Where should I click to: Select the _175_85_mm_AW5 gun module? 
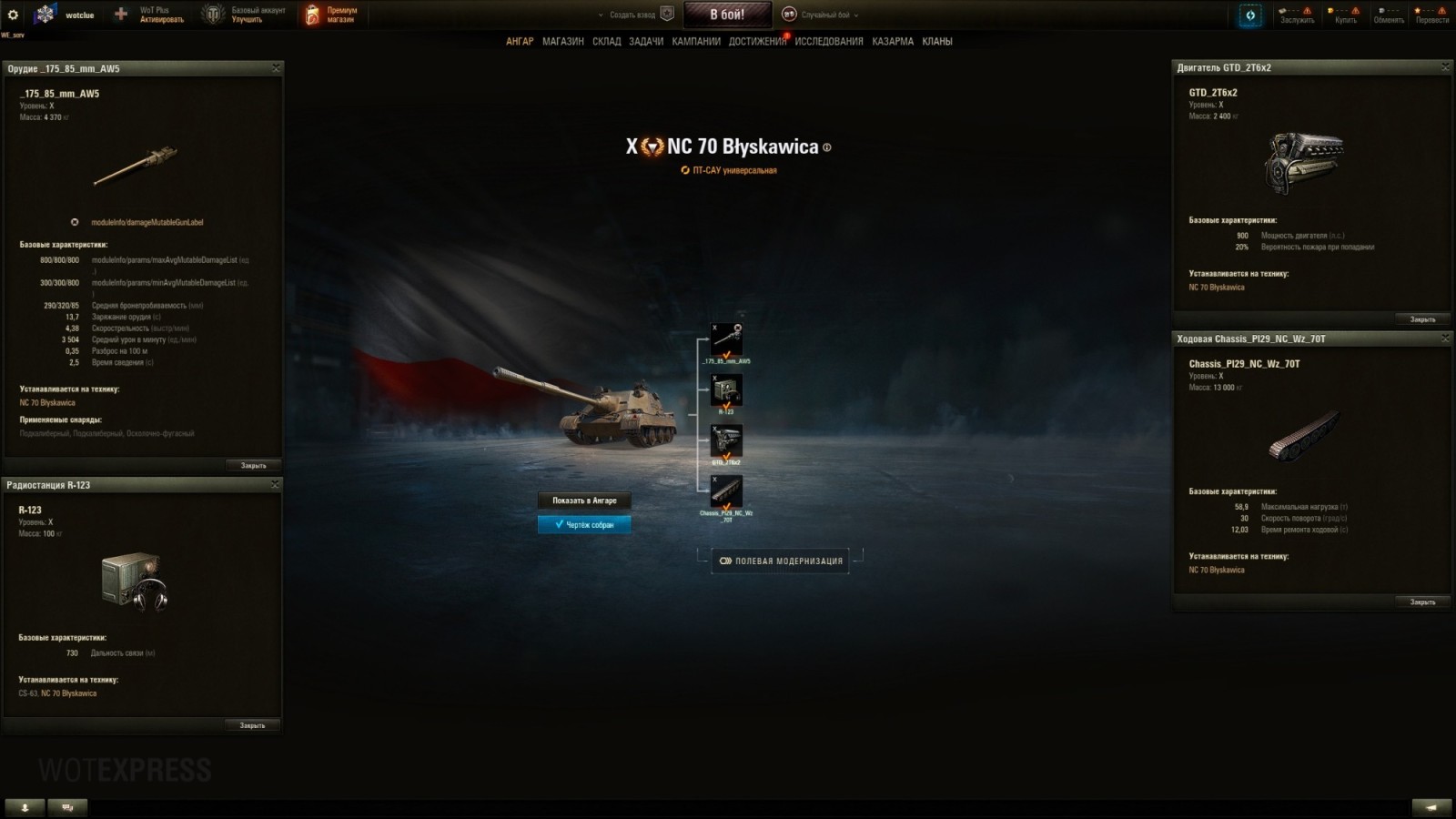pyautogui.click(x=728, y=338)
